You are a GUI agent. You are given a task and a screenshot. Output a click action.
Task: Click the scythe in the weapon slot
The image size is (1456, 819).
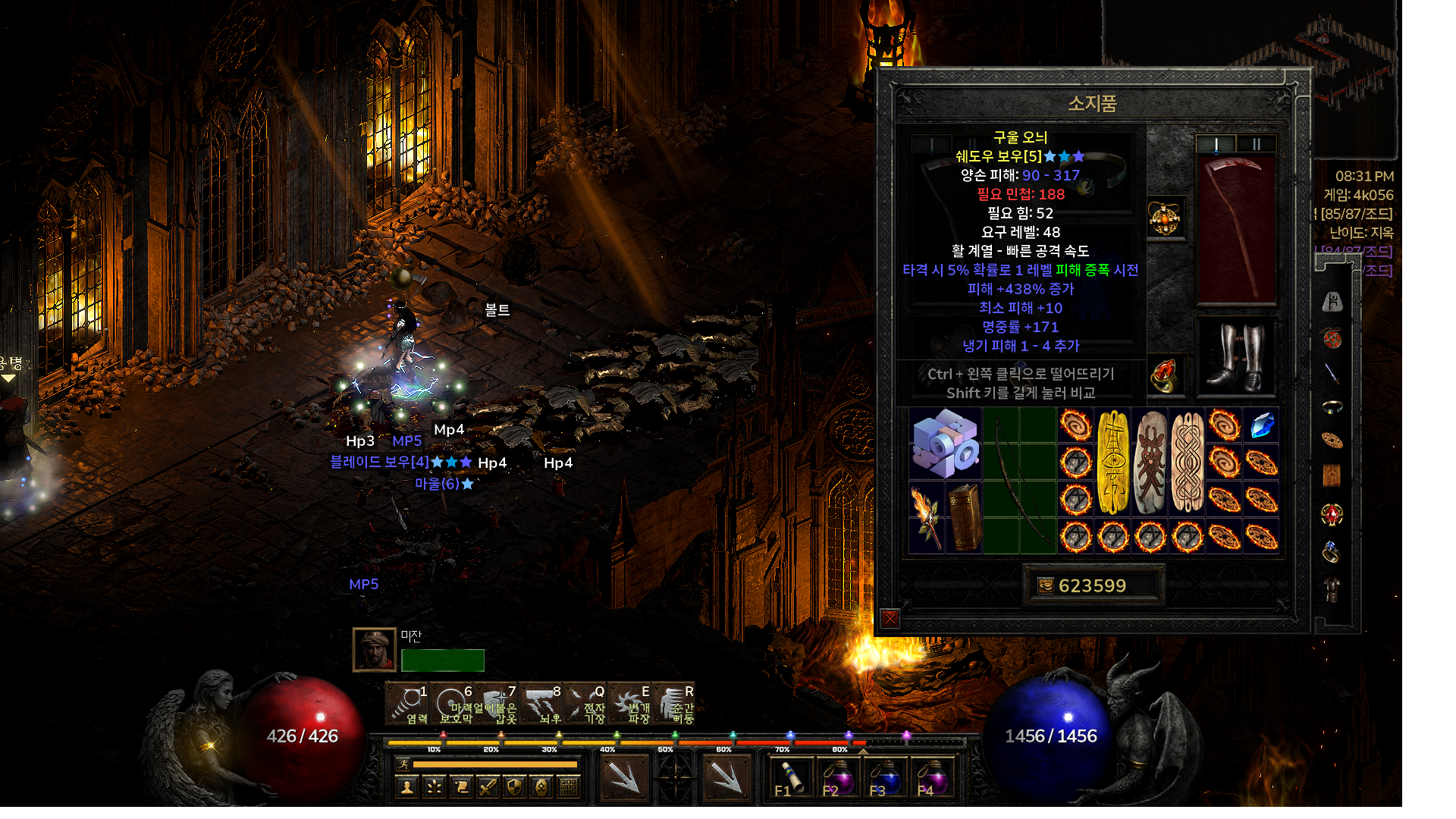pos(1235,229)
